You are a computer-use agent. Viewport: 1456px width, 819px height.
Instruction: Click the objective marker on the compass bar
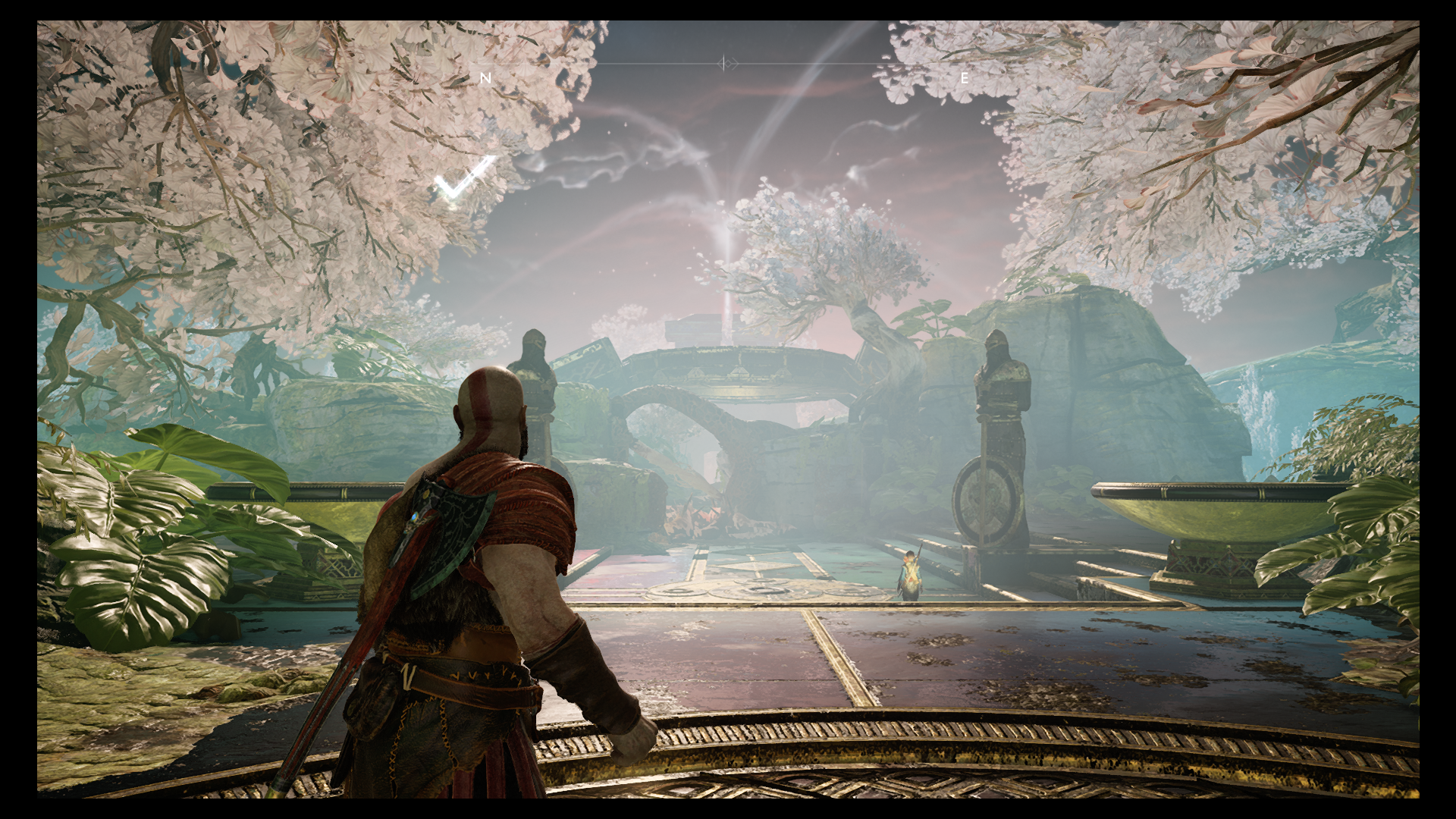click(727, 64)
